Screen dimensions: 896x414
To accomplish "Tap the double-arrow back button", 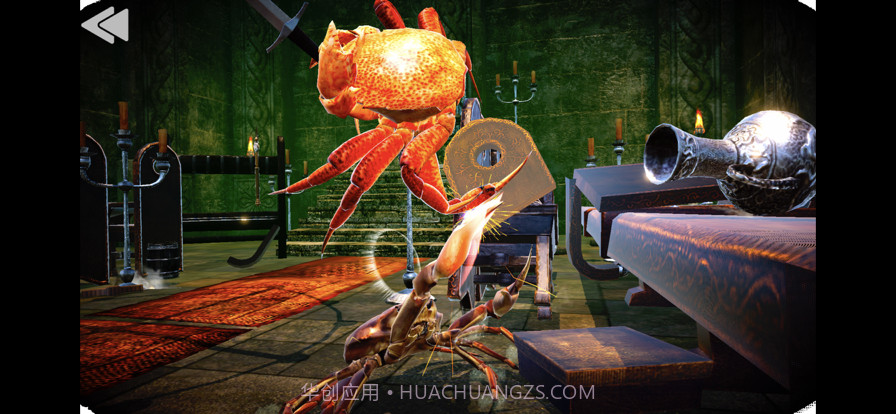I will point(106,25).
